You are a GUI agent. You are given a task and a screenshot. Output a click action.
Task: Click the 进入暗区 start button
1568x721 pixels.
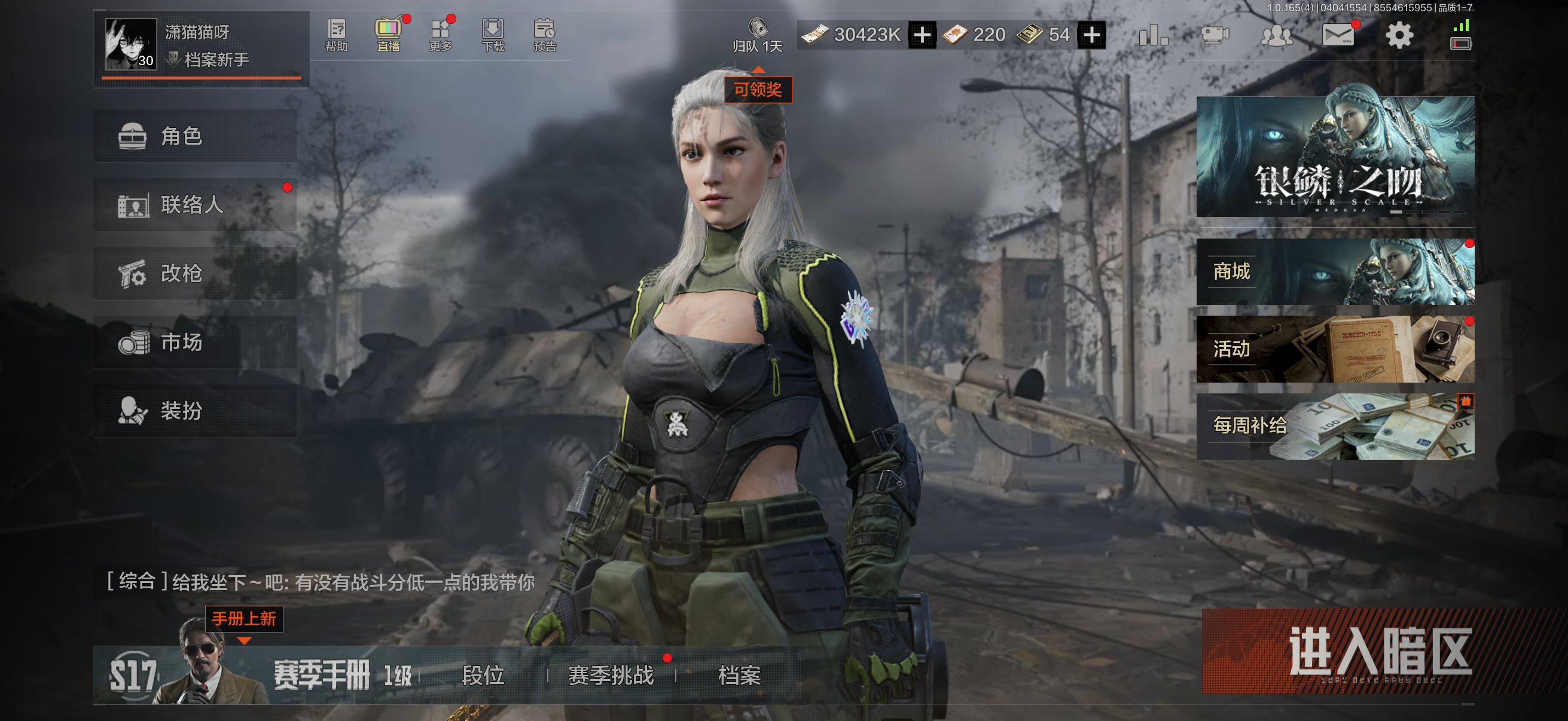point(1380,652)
